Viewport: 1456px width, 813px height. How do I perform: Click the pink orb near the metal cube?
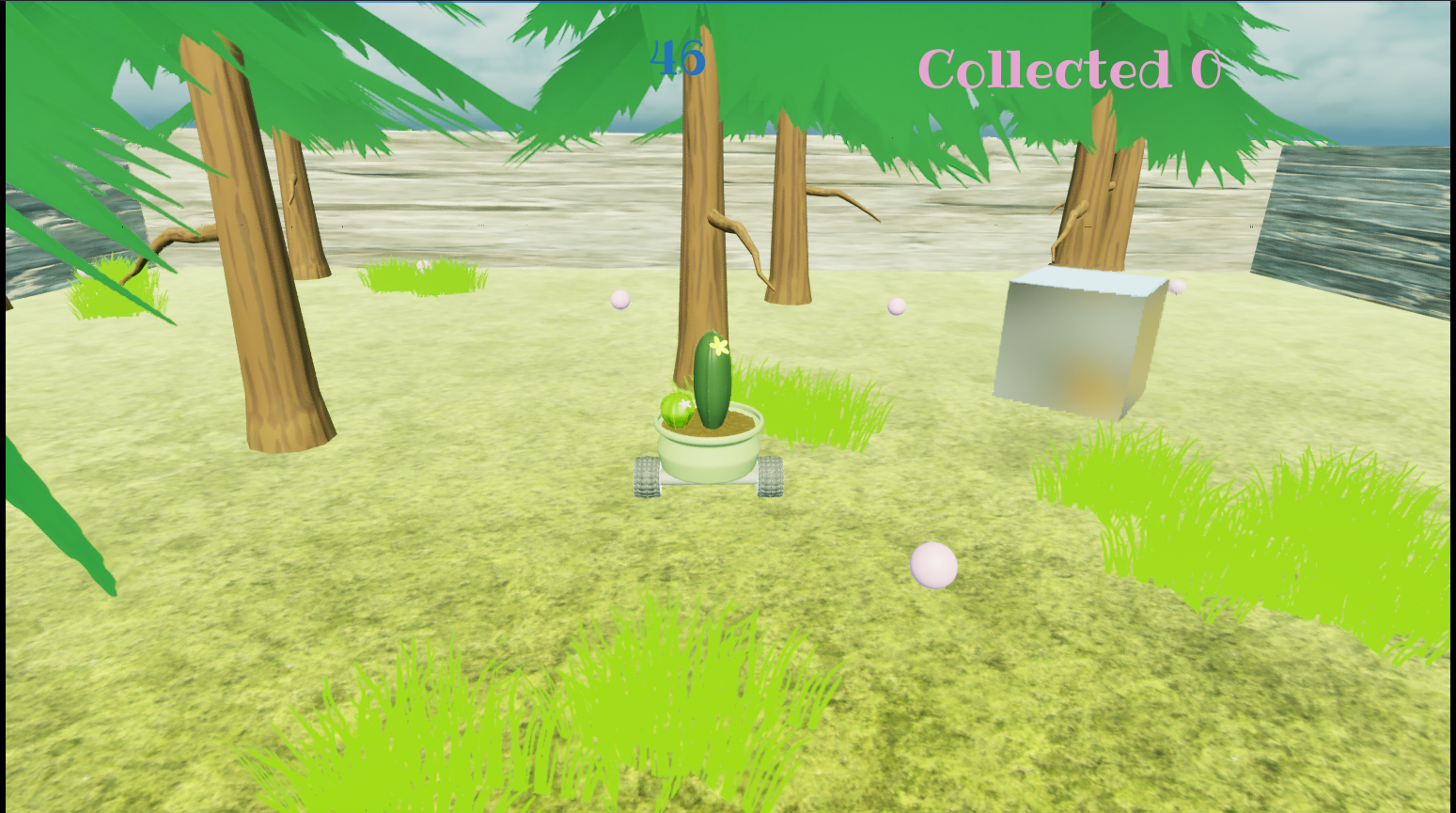[1176, 287]
